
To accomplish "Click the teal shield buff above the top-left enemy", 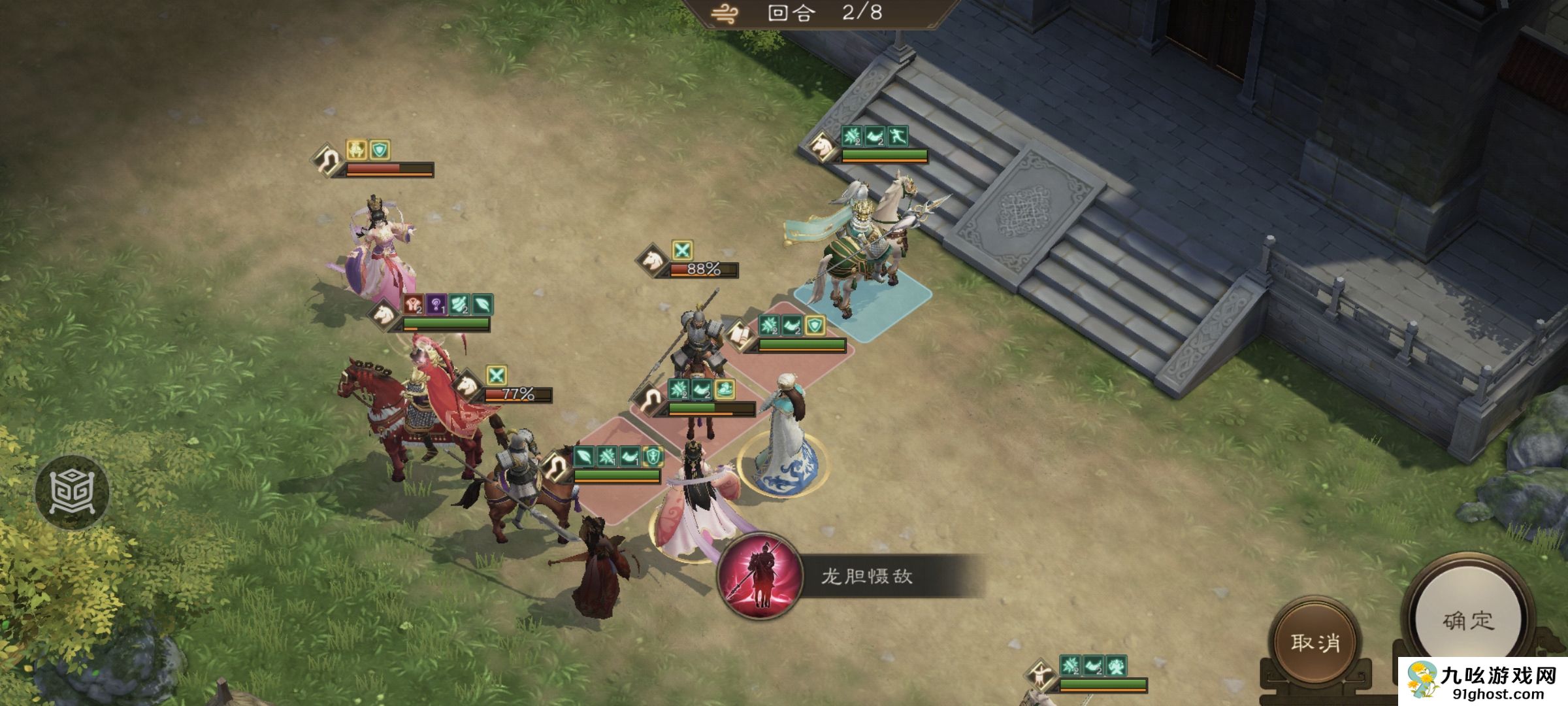I will tap(380, 150).
